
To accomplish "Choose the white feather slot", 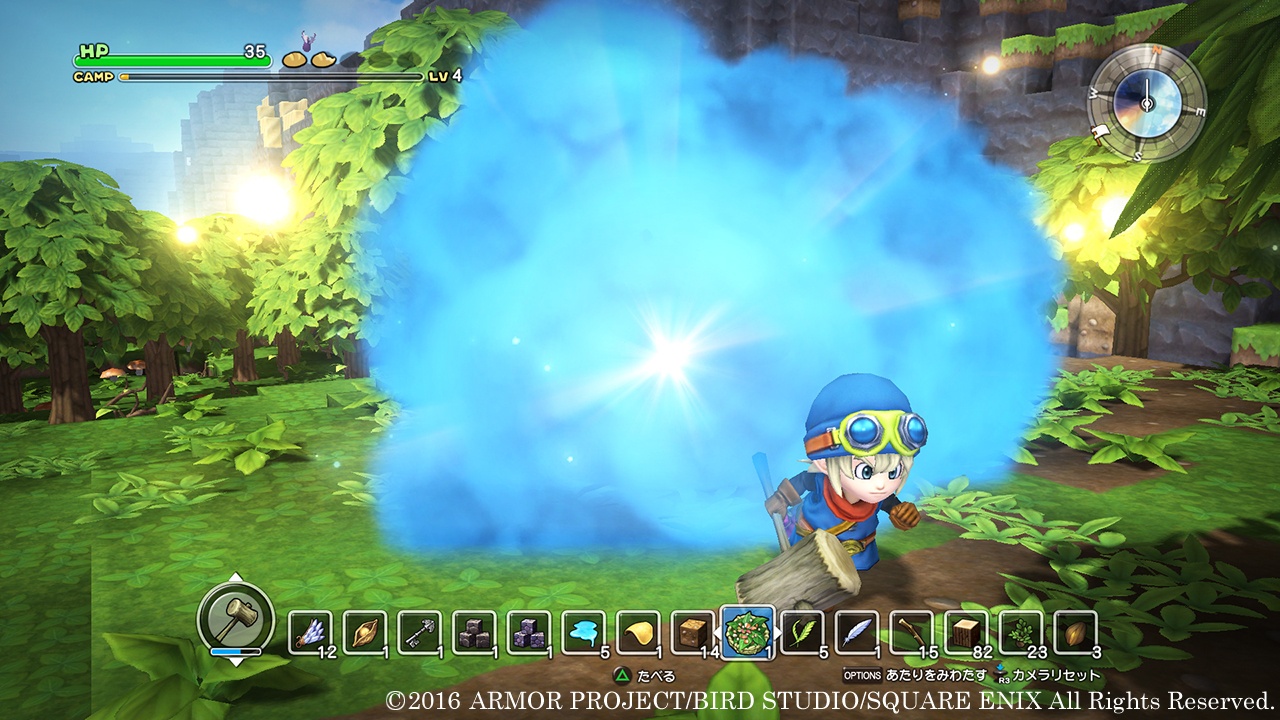I will click(857, 632).
